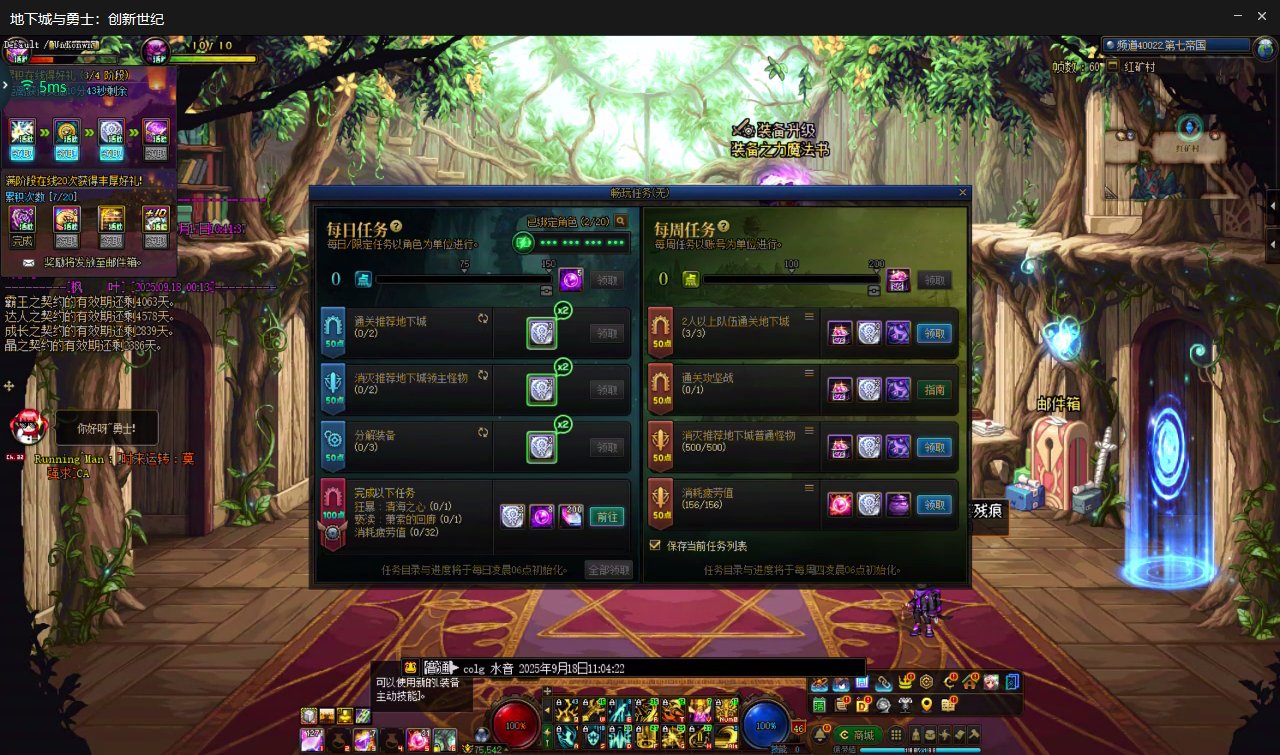The width and height of the screenshot is (1280, 755).
Task: Open the 每周任务 help question mark
Action: 724,227
